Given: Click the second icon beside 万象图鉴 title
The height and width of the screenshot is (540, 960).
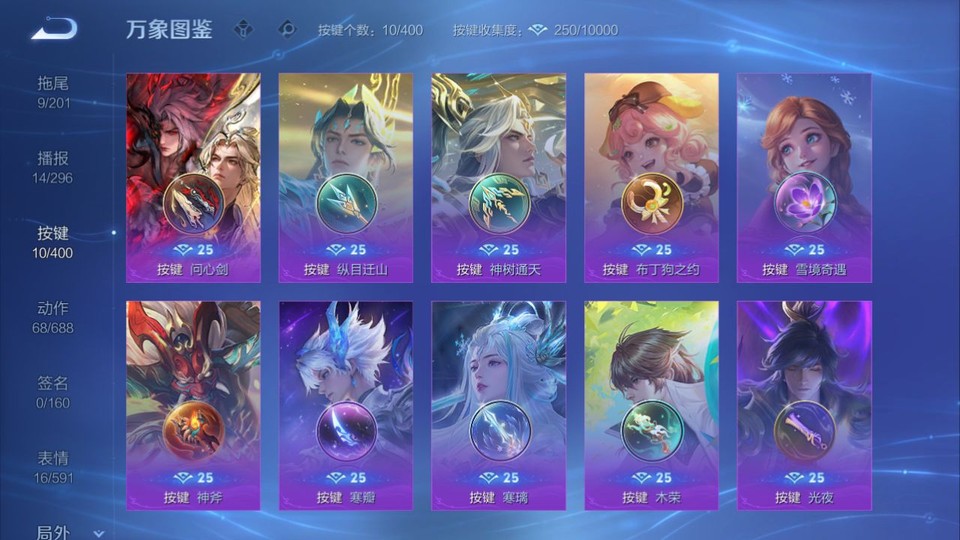Looking at the screenshot, I should click(287, 29).
